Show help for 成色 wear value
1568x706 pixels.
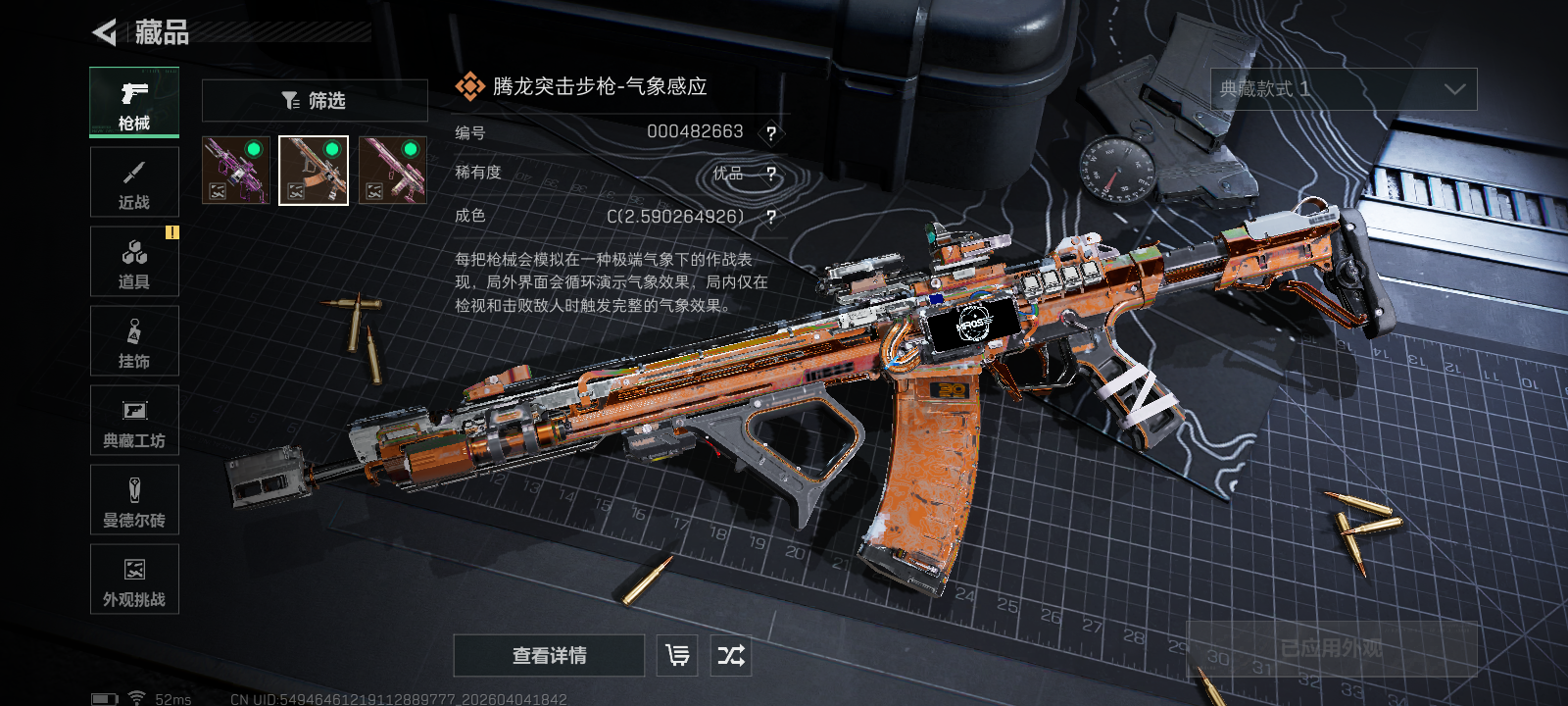pyautogui.click(x=771, y=217)
